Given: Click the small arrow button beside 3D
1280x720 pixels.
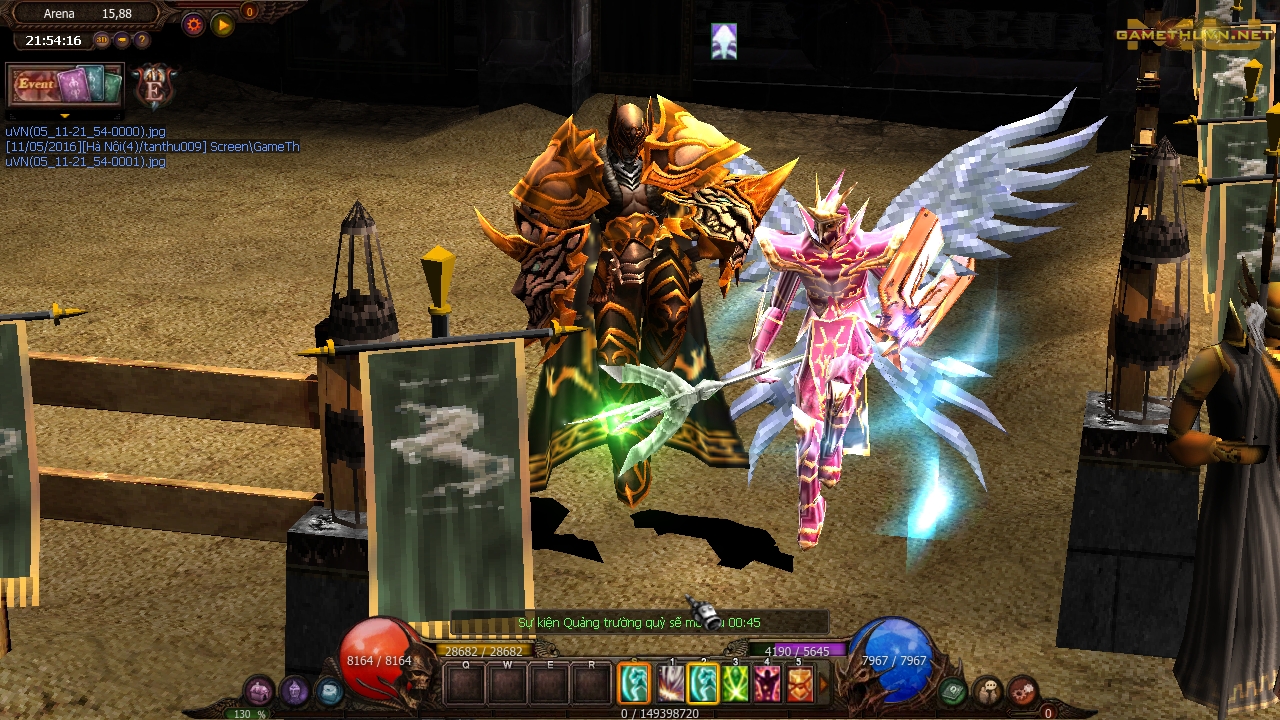Looking at the screenshot, I should coord(122,41).
